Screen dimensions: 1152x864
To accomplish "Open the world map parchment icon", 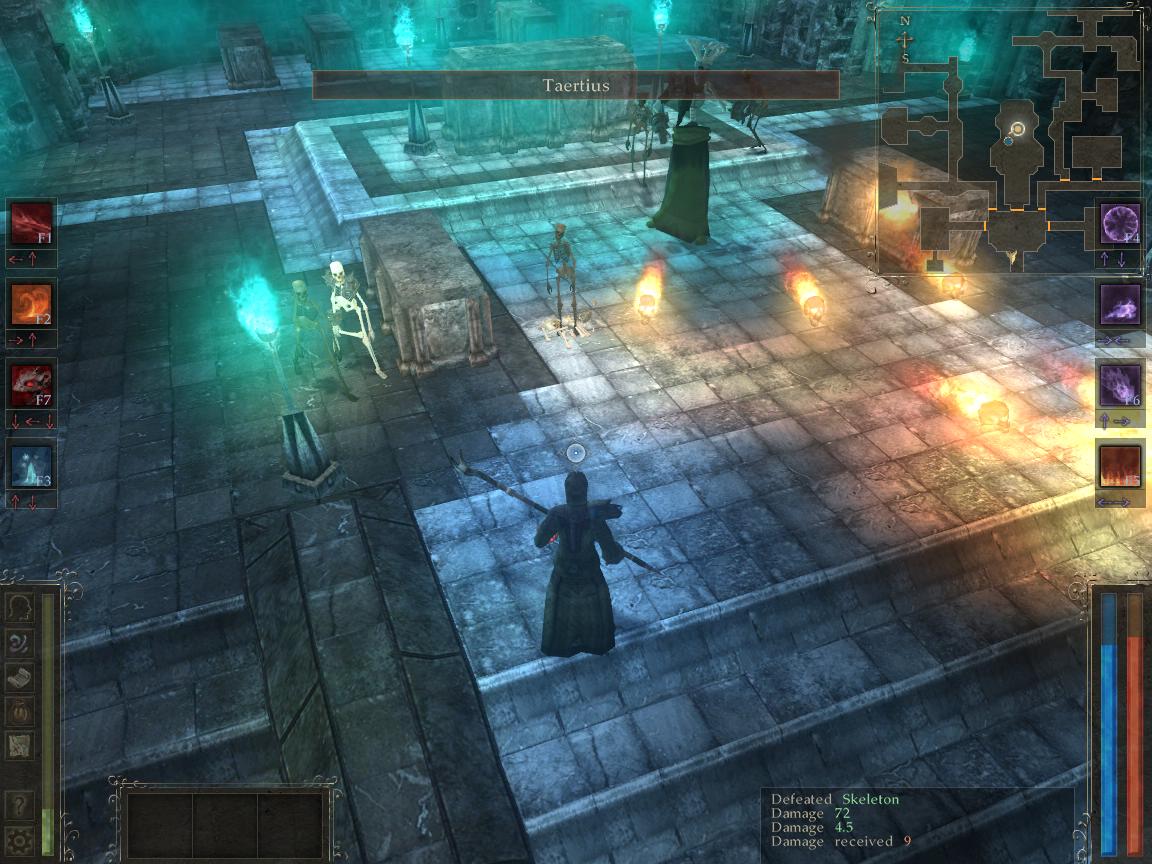I will 19,744.
